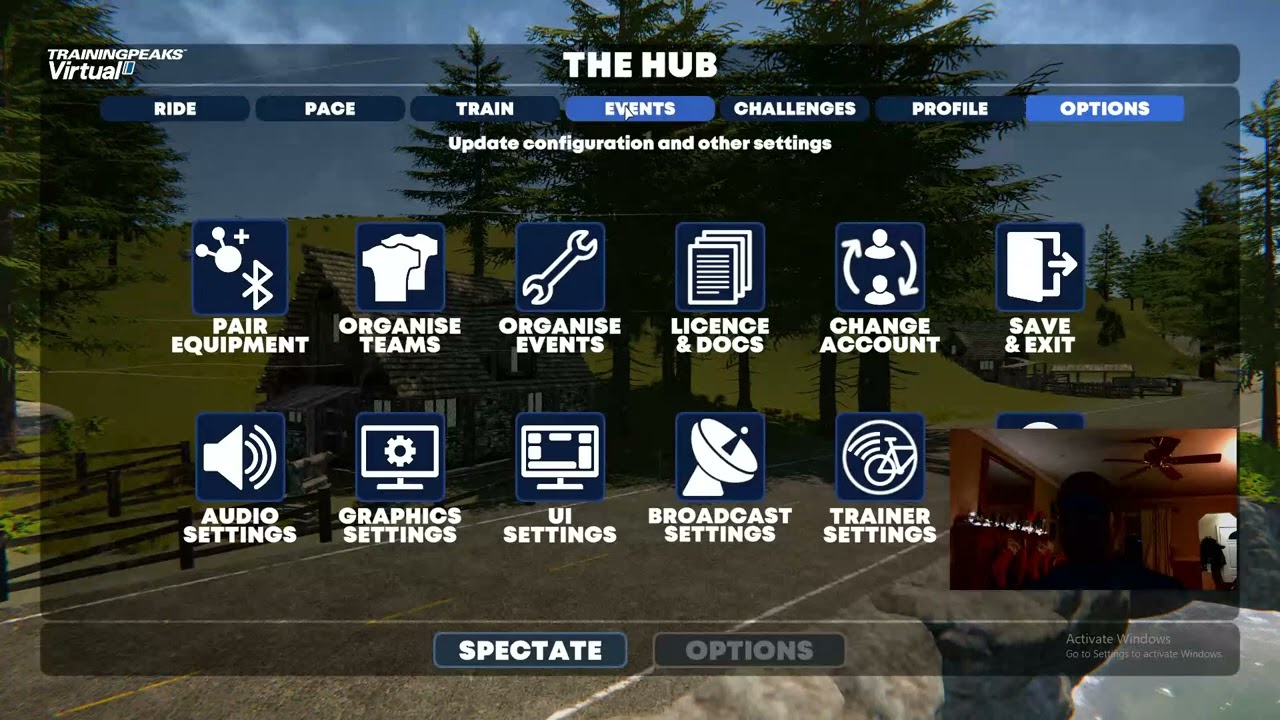Click the greyed Options button at bottom

[749, 651]
